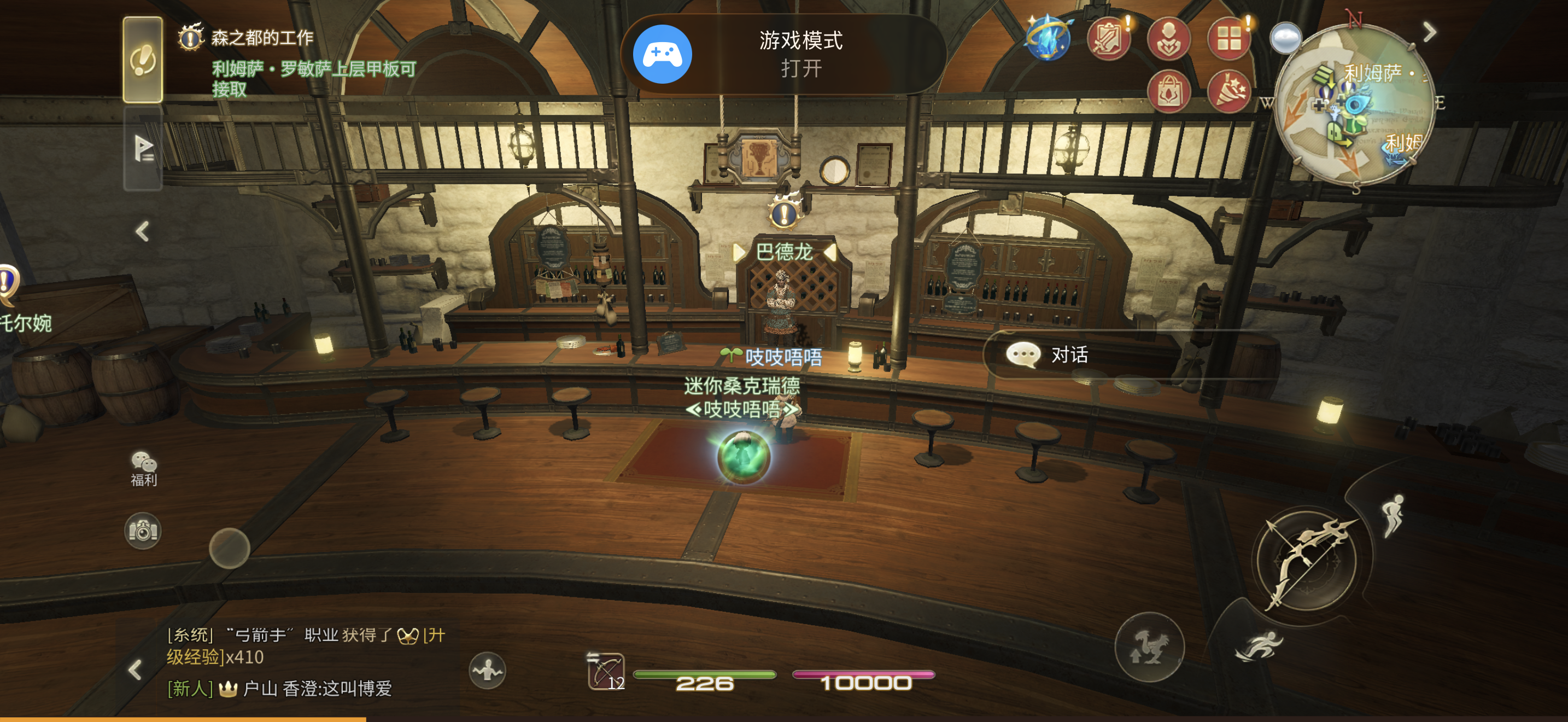Viewport: 1568px width, 722px height.
Task: Open the 森之都的工作 quest tracker entry
Action: (262, 38)
